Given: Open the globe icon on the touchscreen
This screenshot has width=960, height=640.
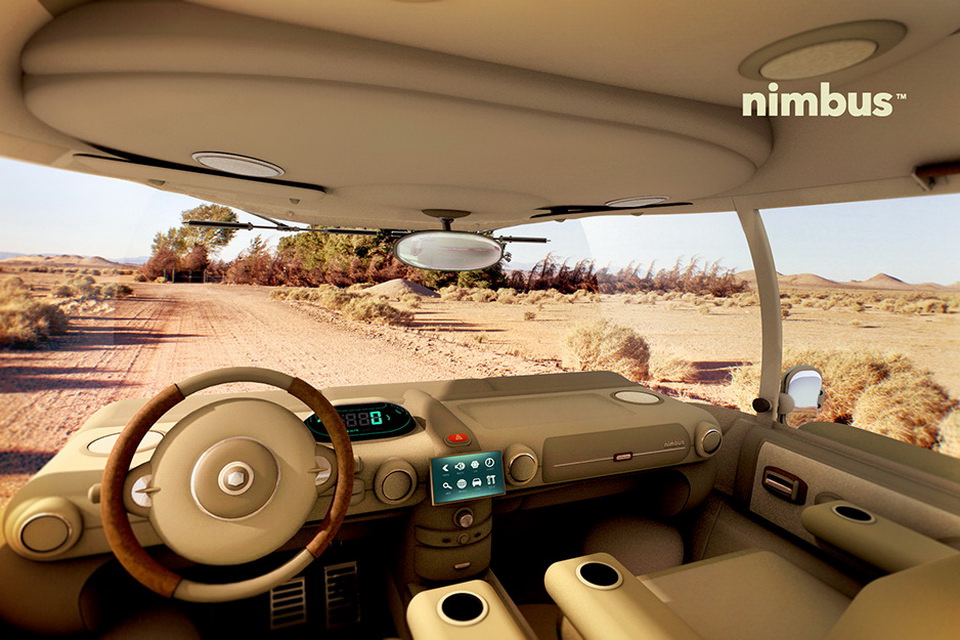Looking at the screenshot, I should tap(462, 484).
